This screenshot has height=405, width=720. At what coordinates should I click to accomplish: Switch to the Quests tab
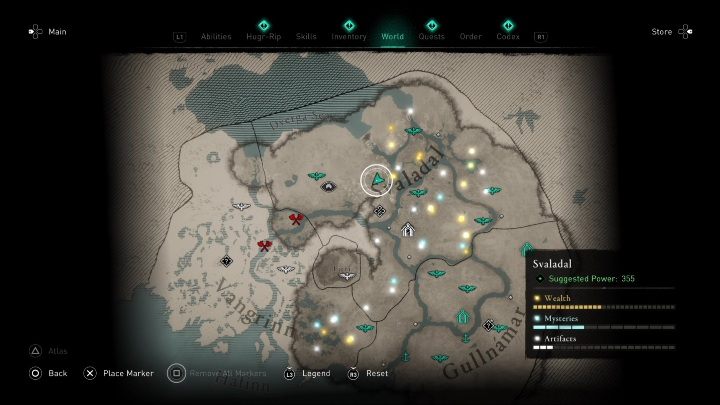click(x=432, y=36)
